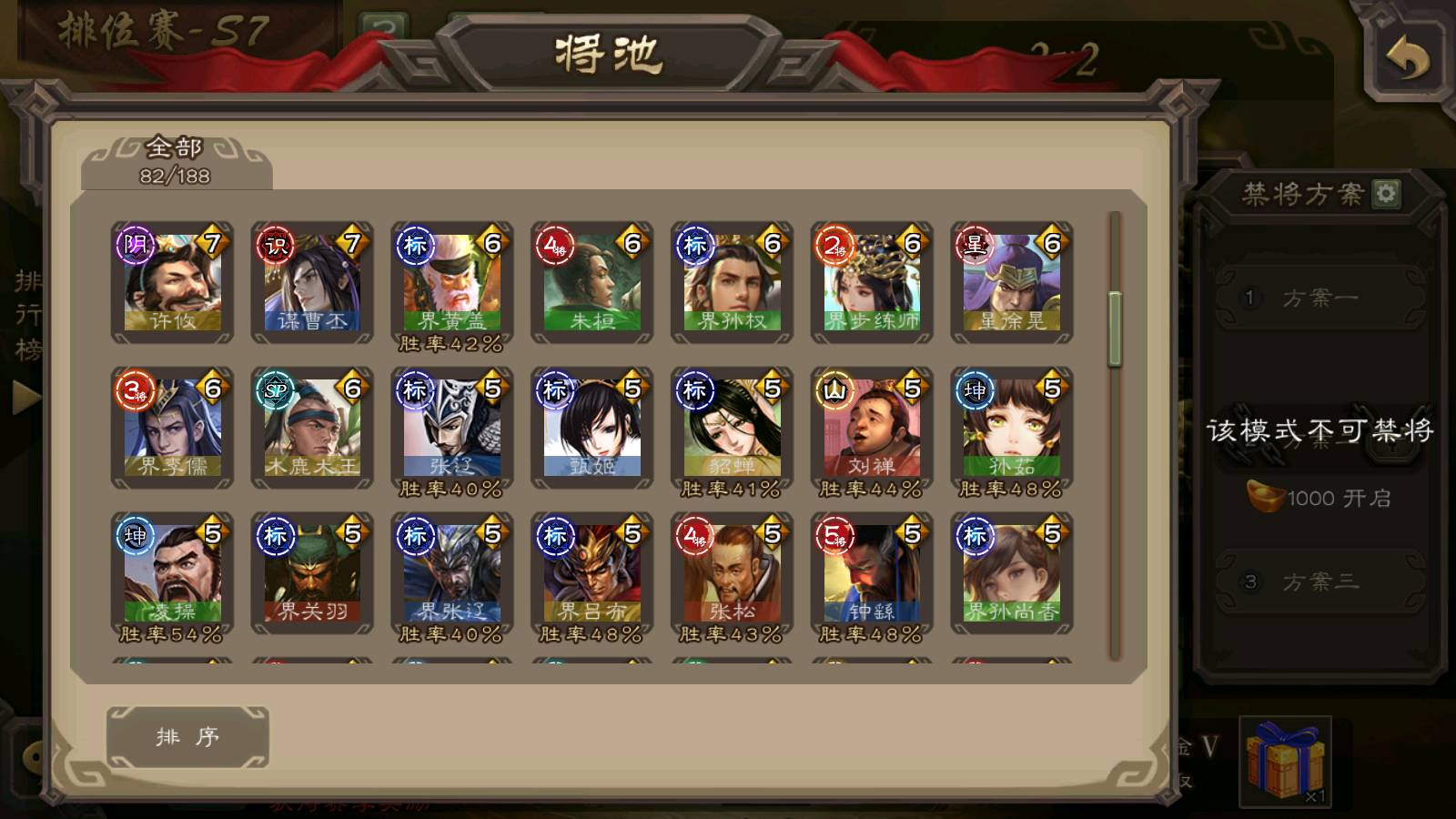Select the 刘禅 hero card
This screenshot has width=1456, height=819.
(x=872, y=429)
